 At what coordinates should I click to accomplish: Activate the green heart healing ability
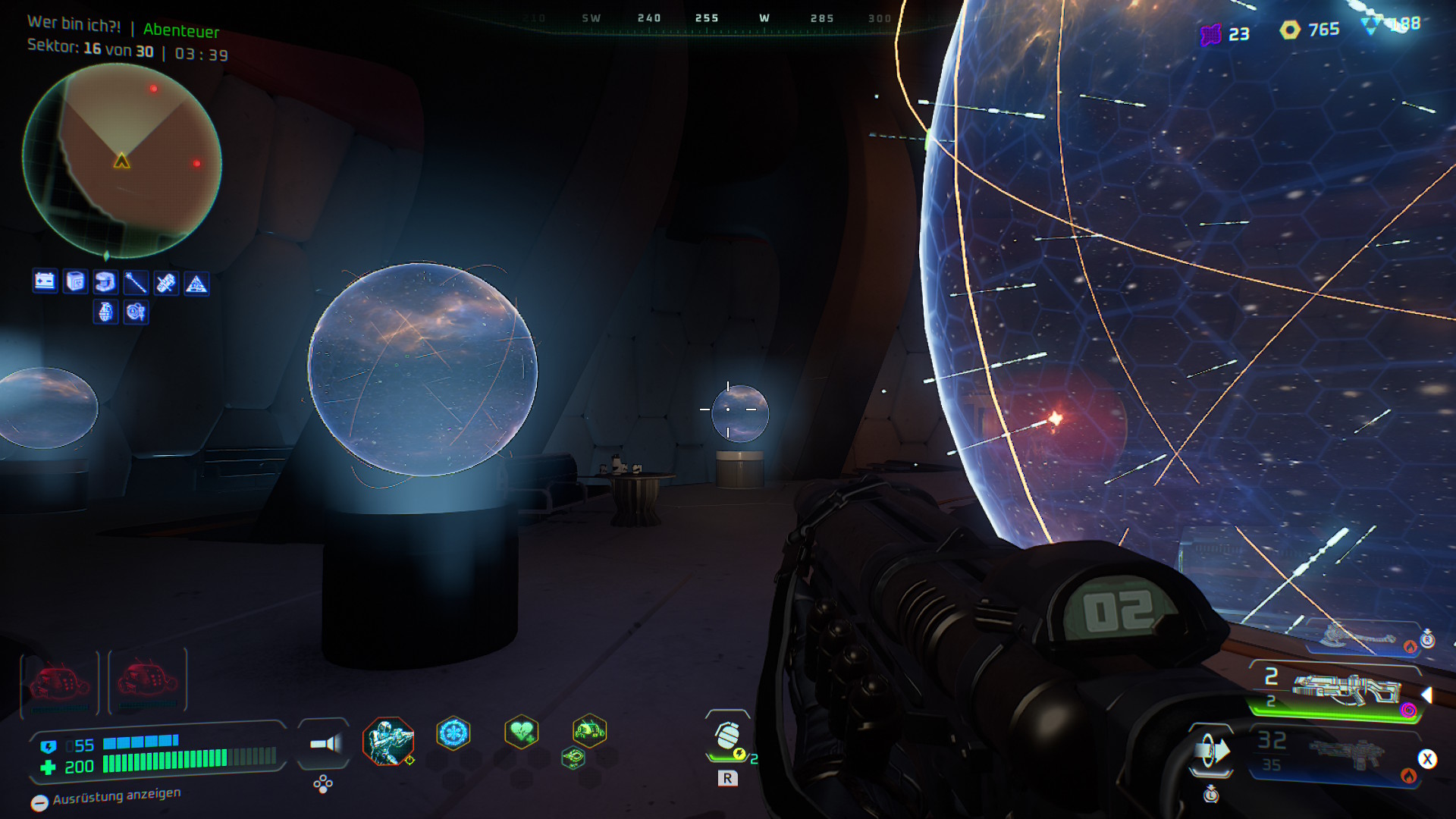pyautogui.click(x=522, y=732)
